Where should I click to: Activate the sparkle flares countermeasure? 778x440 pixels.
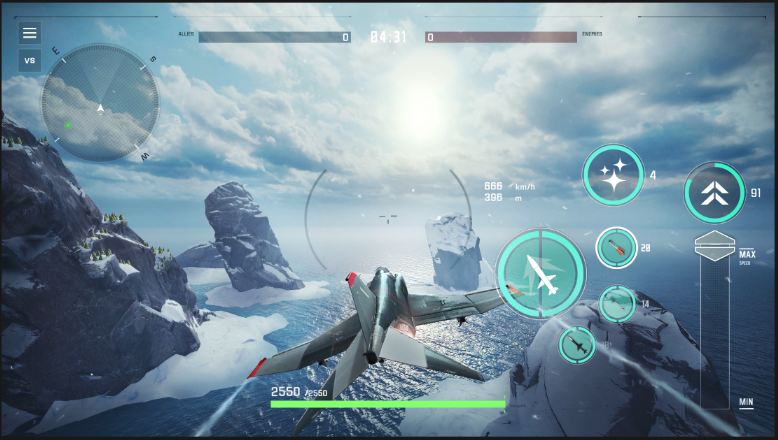point(613,176)
